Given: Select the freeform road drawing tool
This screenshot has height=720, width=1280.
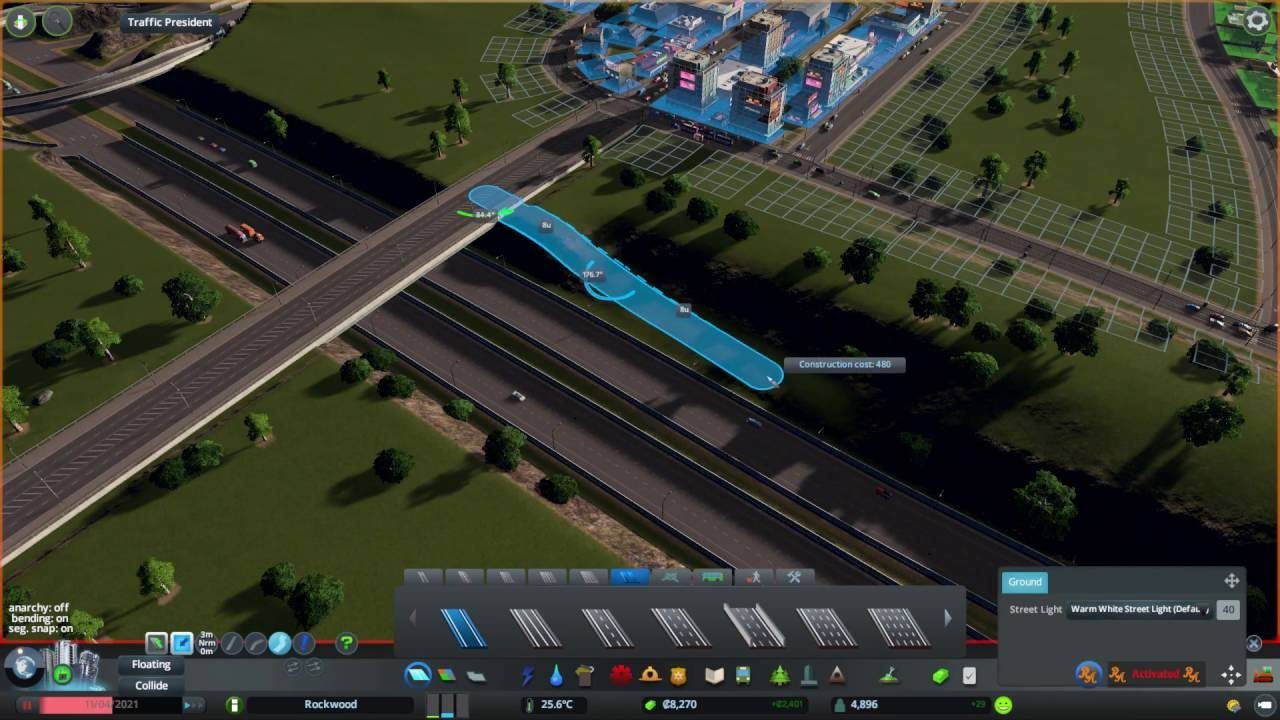Looking at the screenshot, I should (278, 642).
